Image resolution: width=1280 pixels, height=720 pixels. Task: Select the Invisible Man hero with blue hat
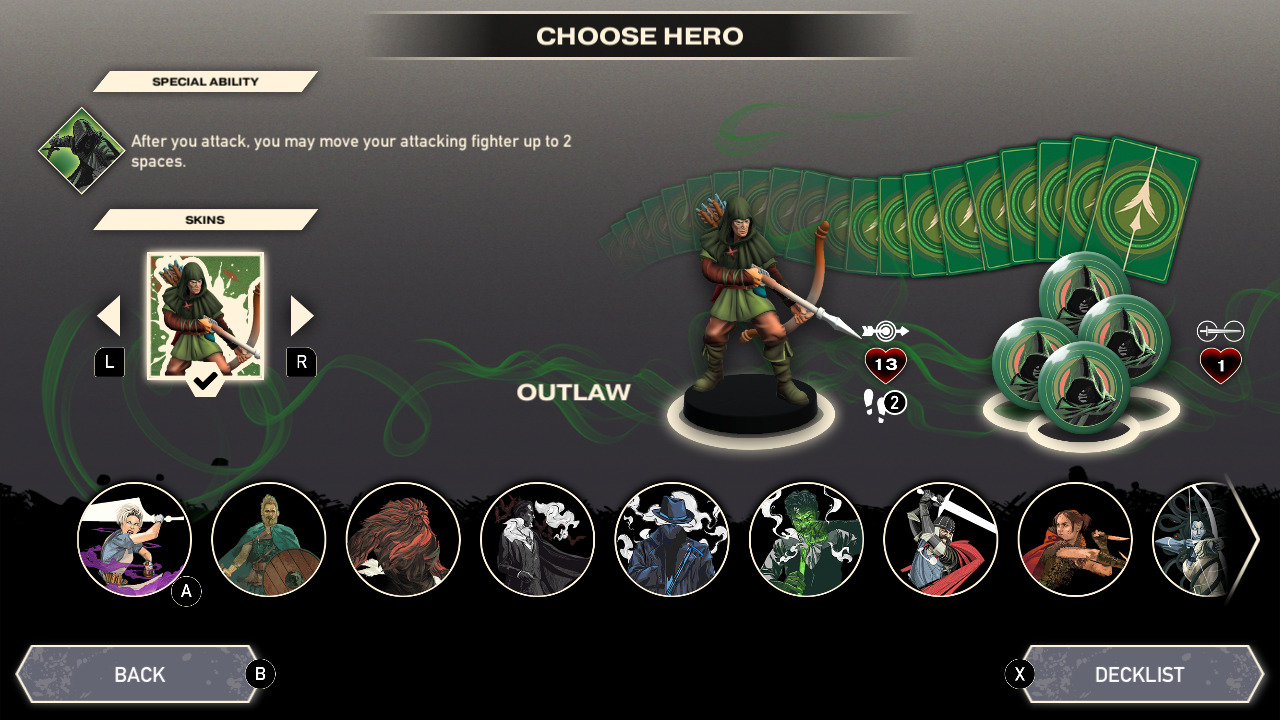[672, 540]
